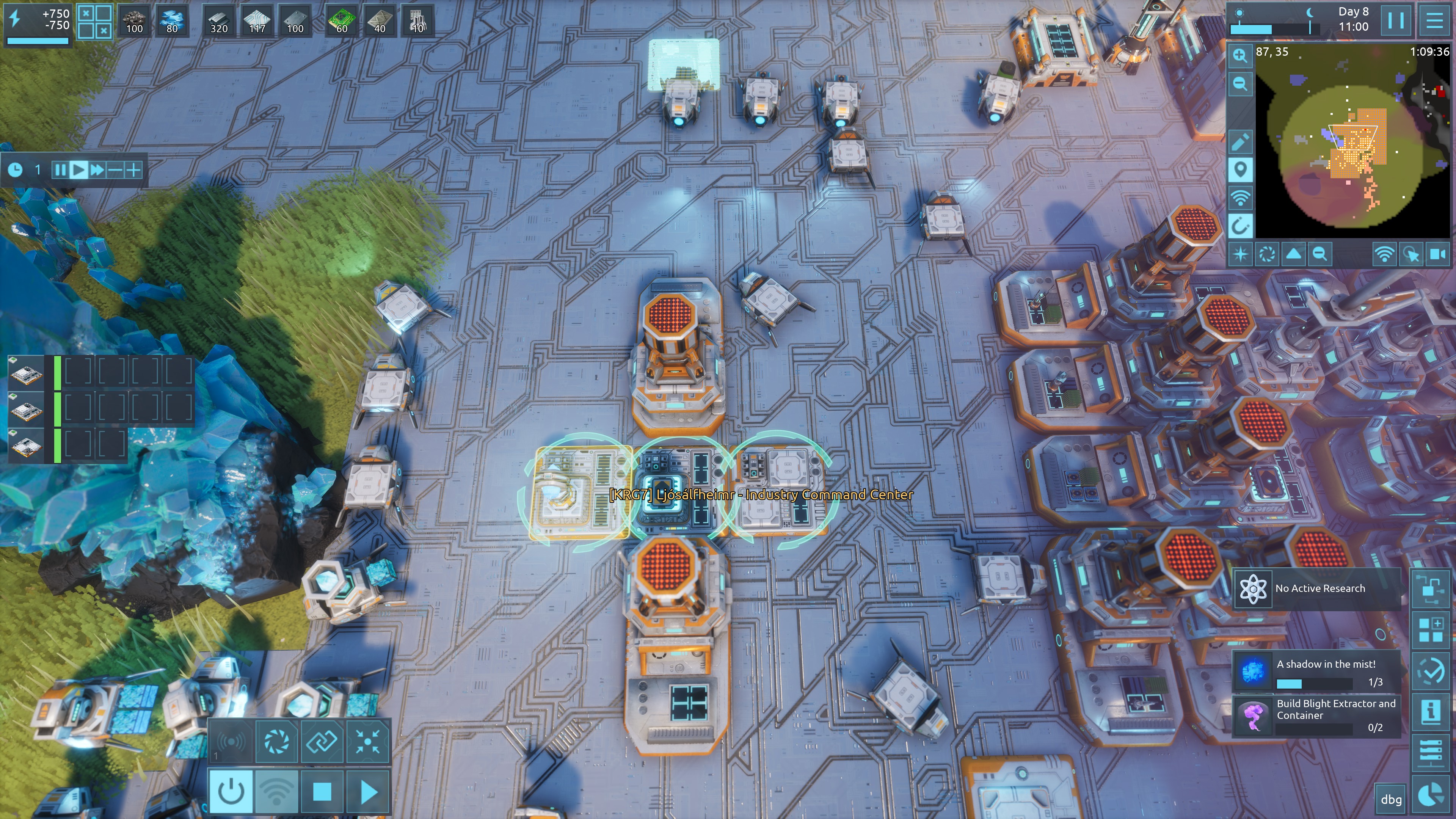This screenshot has height=819, width=1456.
Task: Open the No Active Research panel
Action: tap(1317, 588)
